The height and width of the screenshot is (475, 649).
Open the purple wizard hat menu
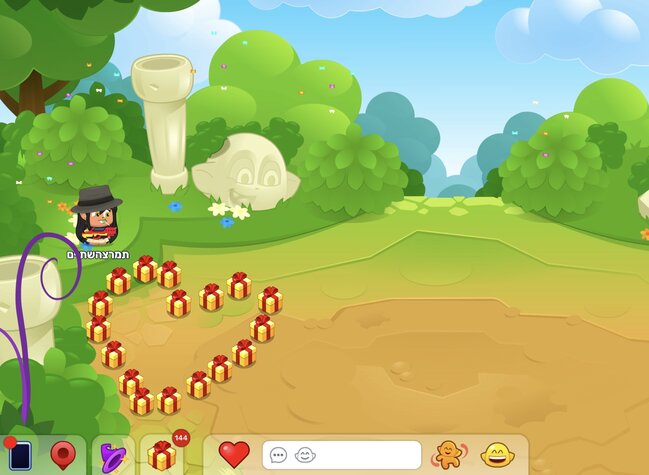112,457
